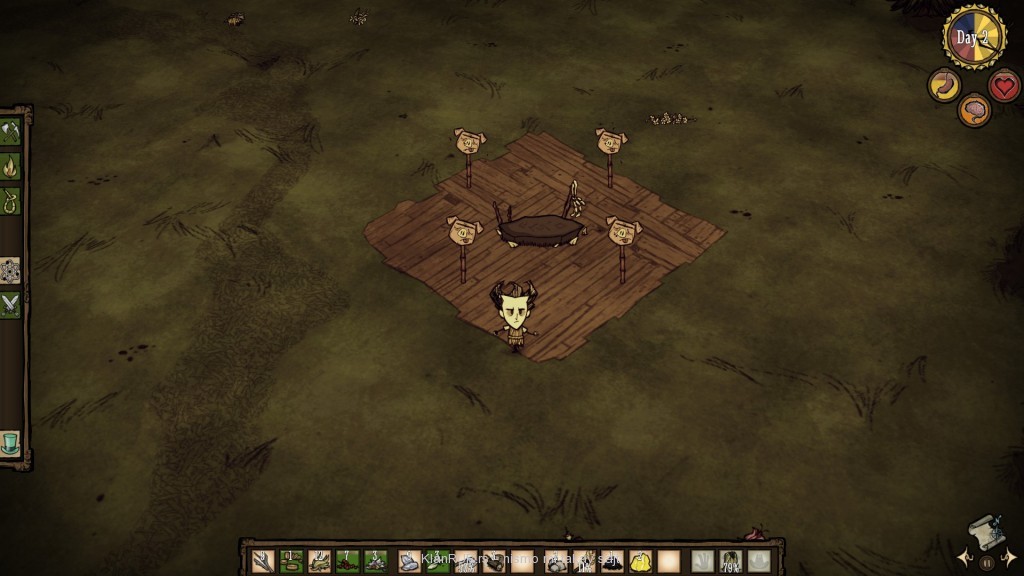Open the Light crafting tab with flame icon

coord(11,165)
